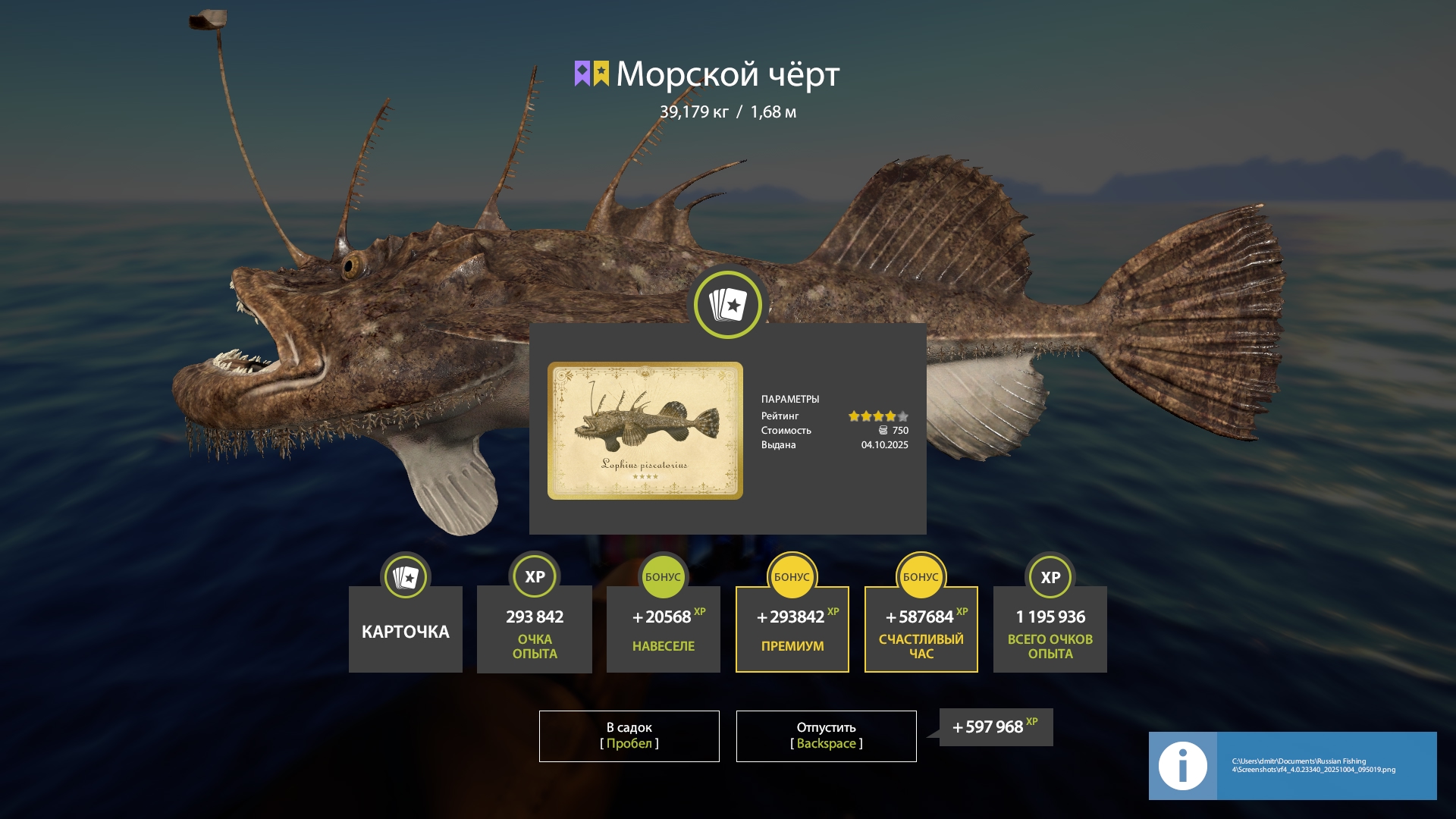Open the Lophius piscatorius card thumbnail
The width and height of the screenshot is (1456, 819).
pos(645,430)
